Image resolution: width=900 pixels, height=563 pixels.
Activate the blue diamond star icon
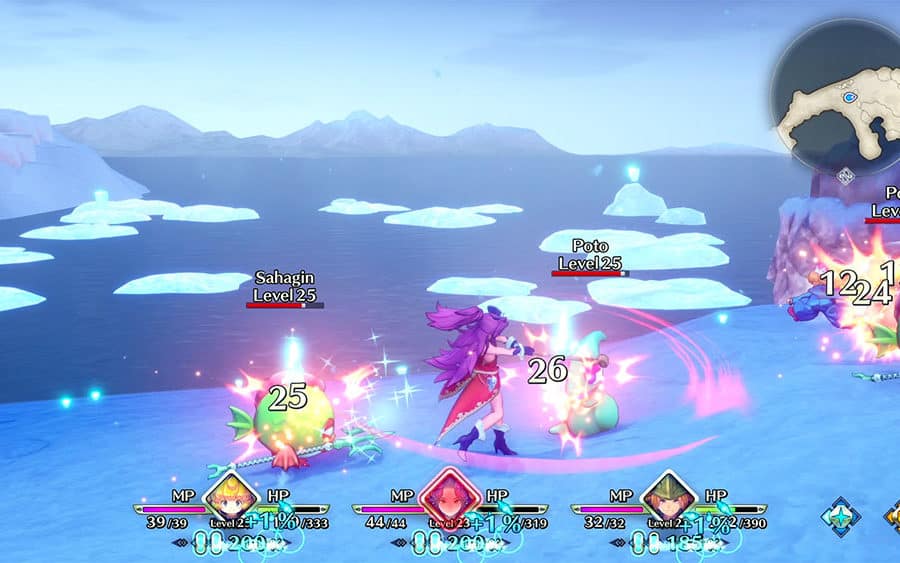point(839,517)
